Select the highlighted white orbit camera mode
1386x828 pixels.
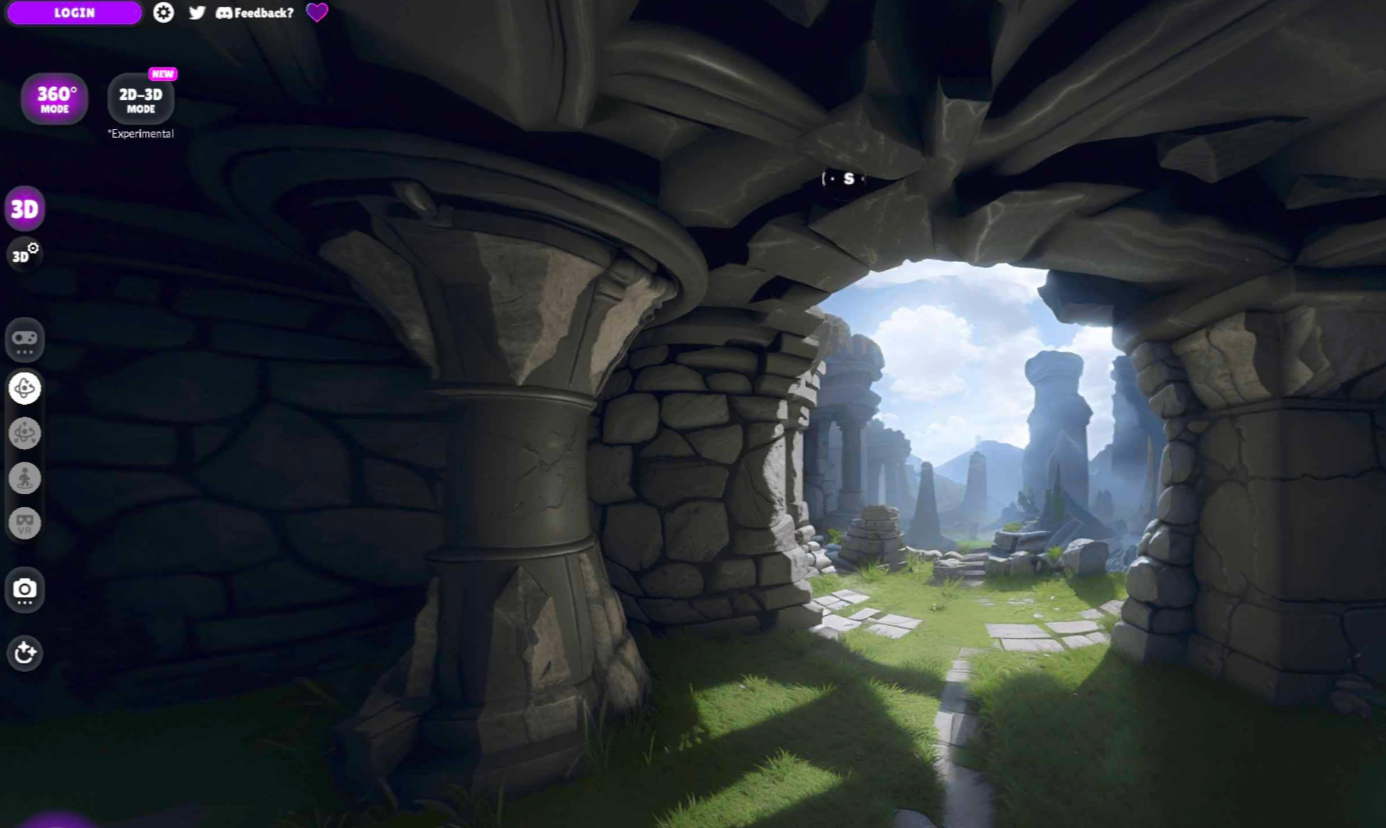point(25,388)
